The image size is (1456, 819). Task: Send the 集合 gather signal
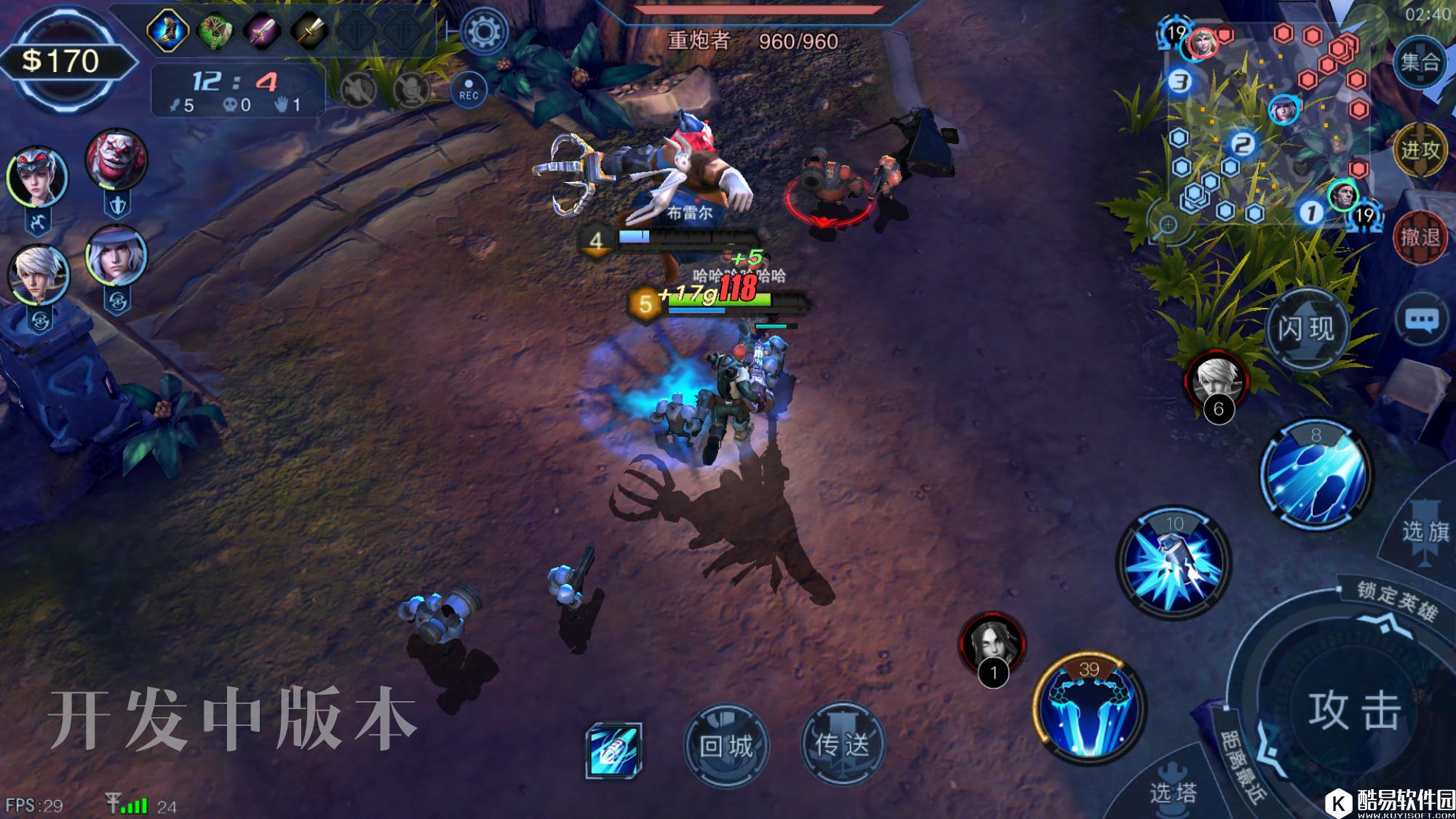(x=1420, y=62)
